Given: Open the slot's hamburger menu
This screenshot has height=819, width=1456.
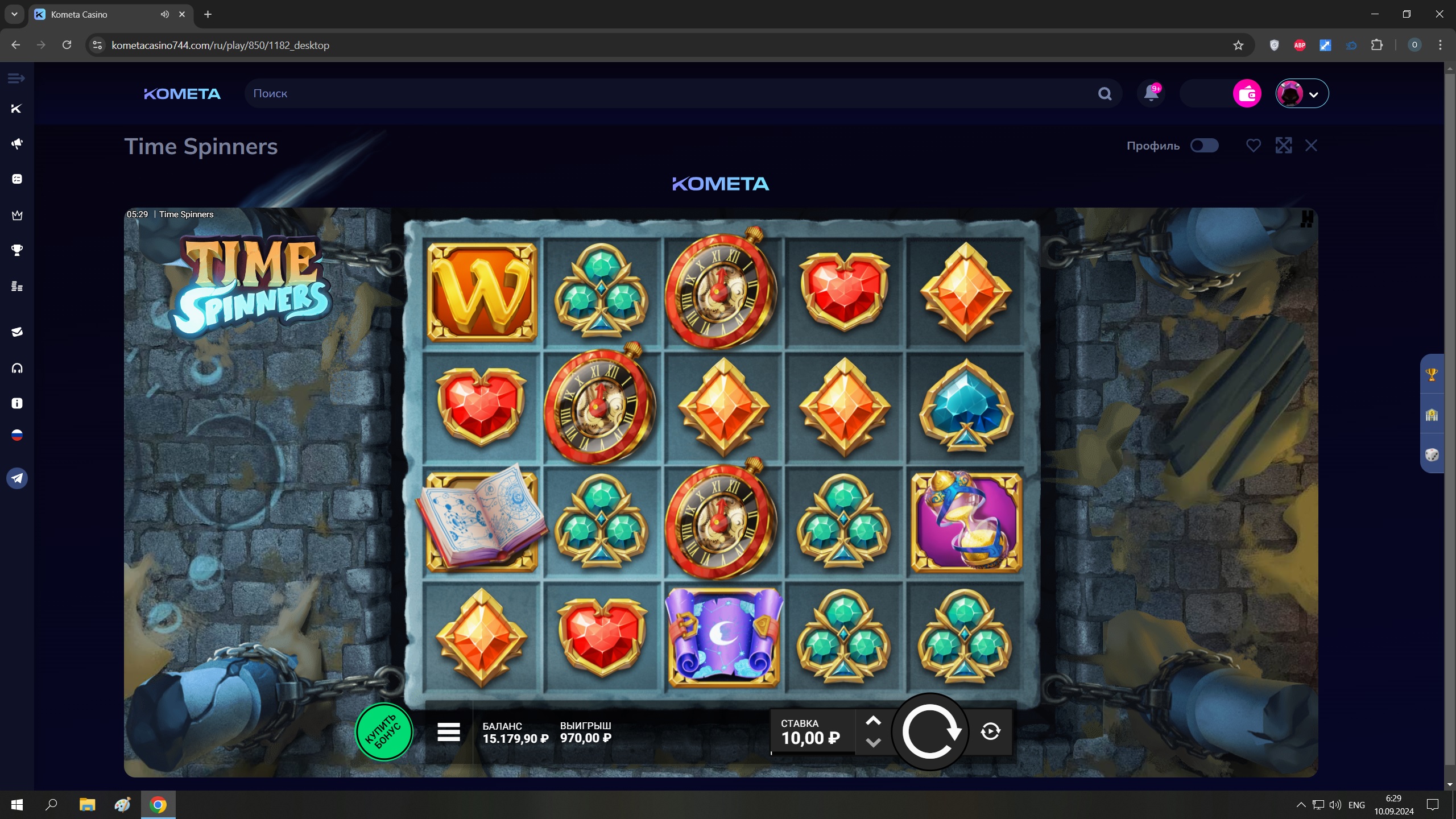Looking at the screenshot, I should [x=449, y=732].
